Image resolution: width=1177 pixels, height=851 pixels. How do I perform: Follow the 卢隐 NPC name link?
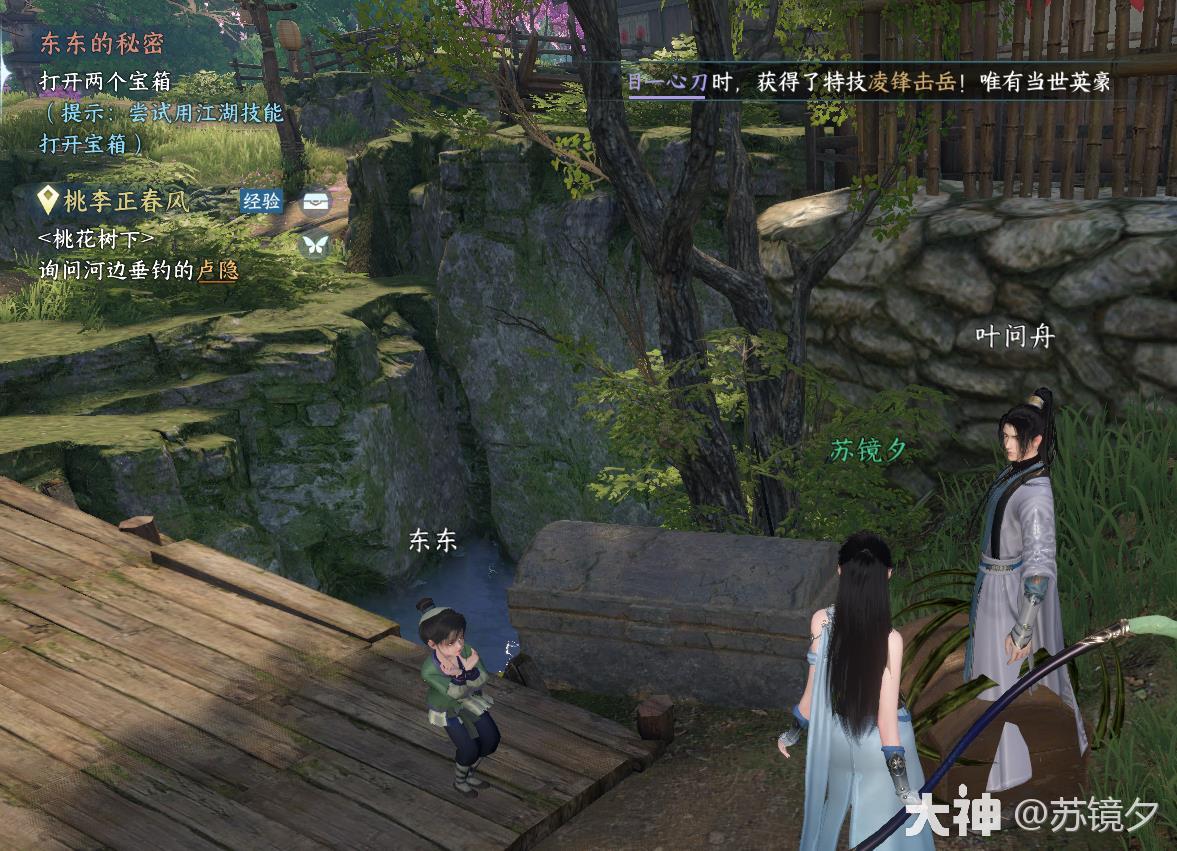(217, 269)
